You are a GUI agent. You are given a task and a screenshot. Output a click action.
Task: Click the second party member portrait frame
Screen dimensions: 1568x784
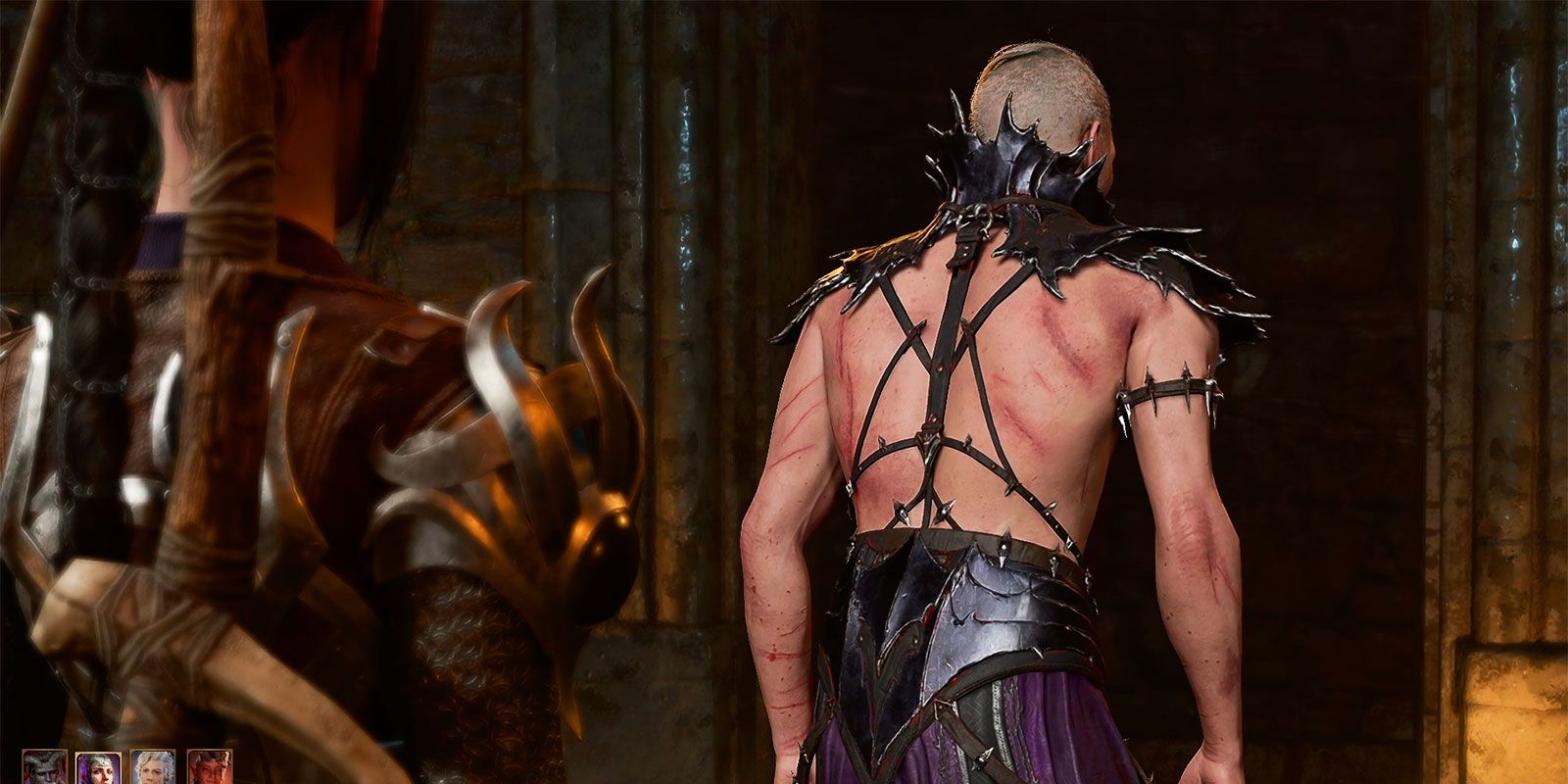(x=98, y=769)
